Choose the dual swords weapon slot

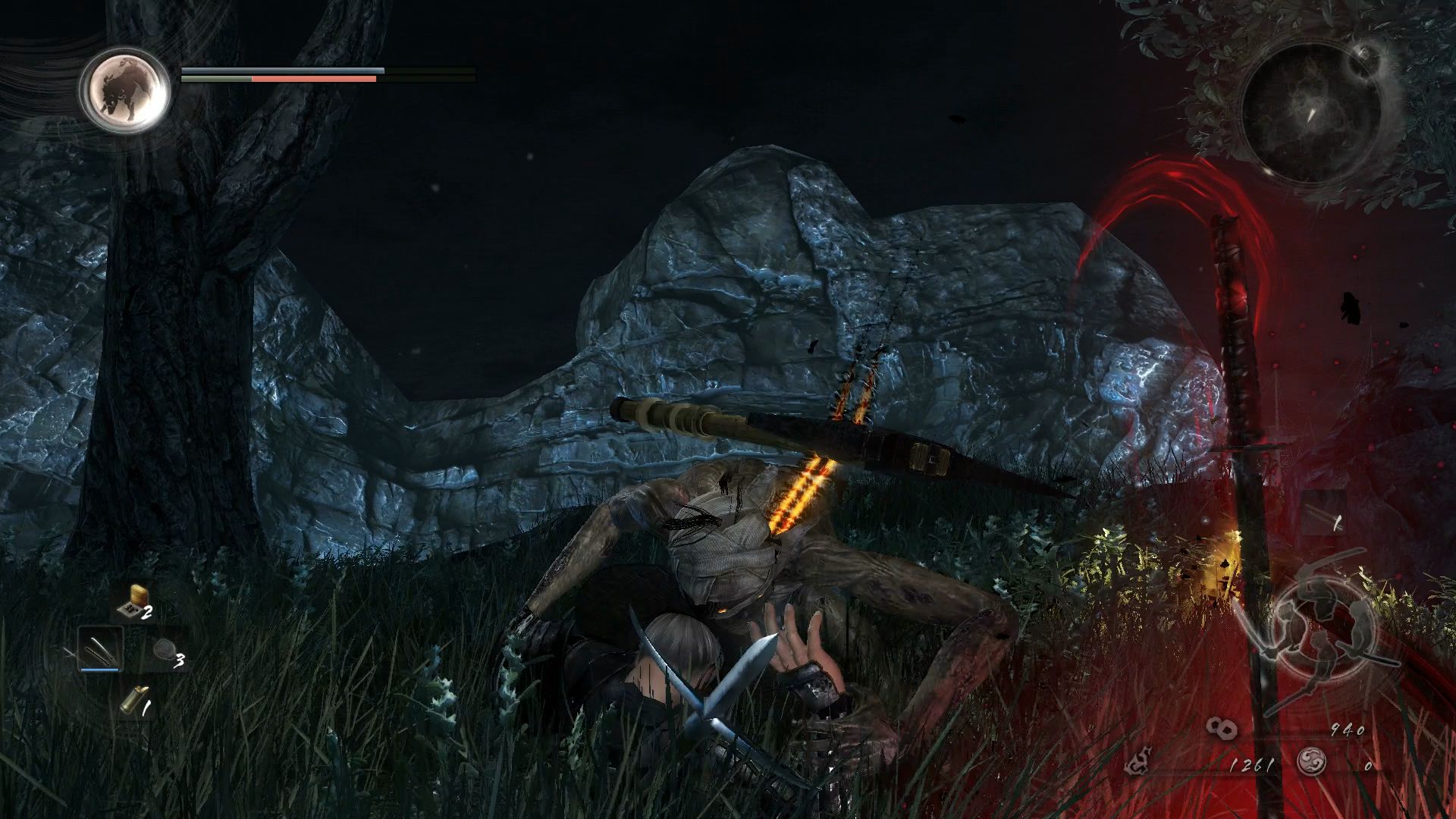100,650
